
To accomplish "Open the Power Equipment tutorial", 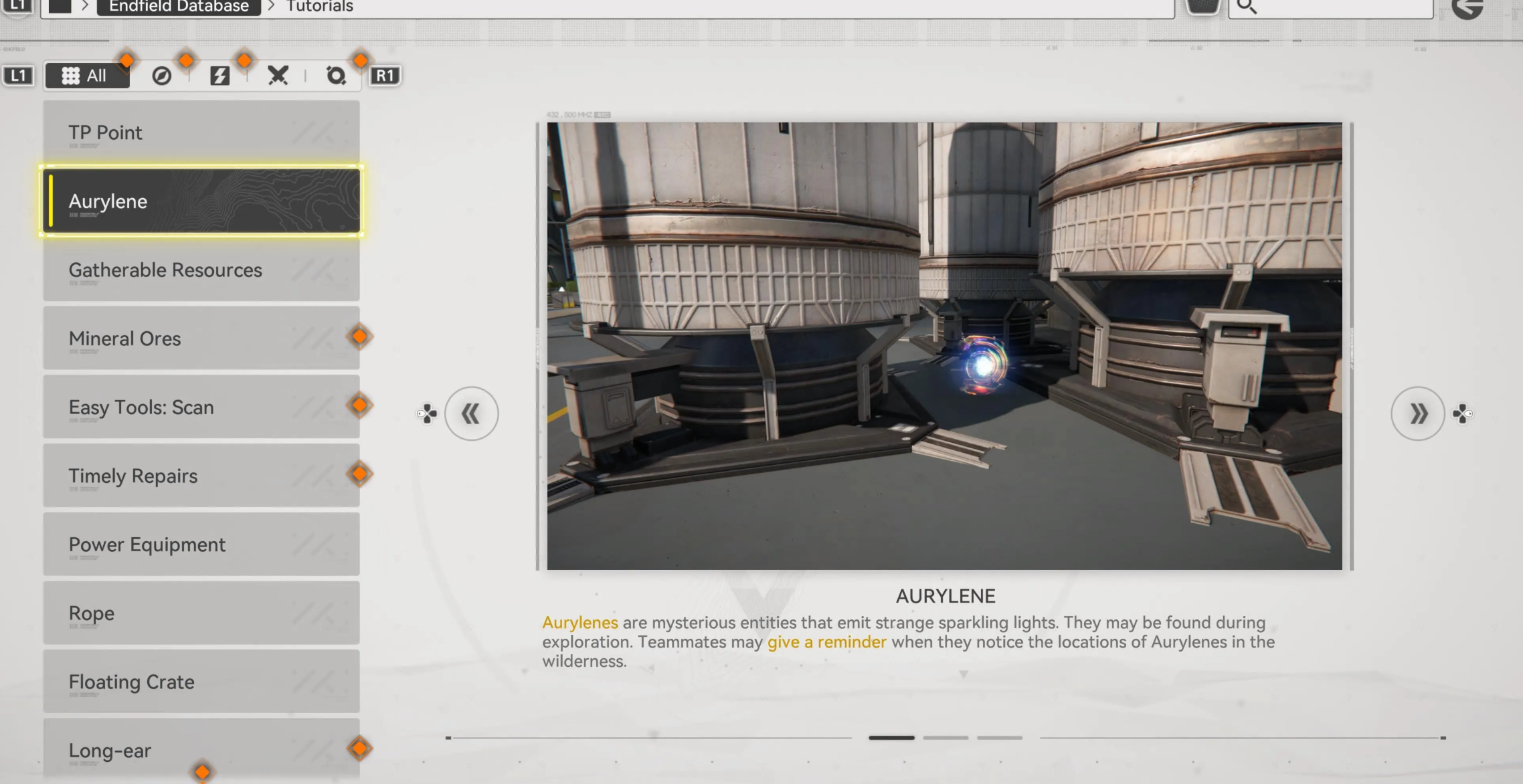I will 201,545.
